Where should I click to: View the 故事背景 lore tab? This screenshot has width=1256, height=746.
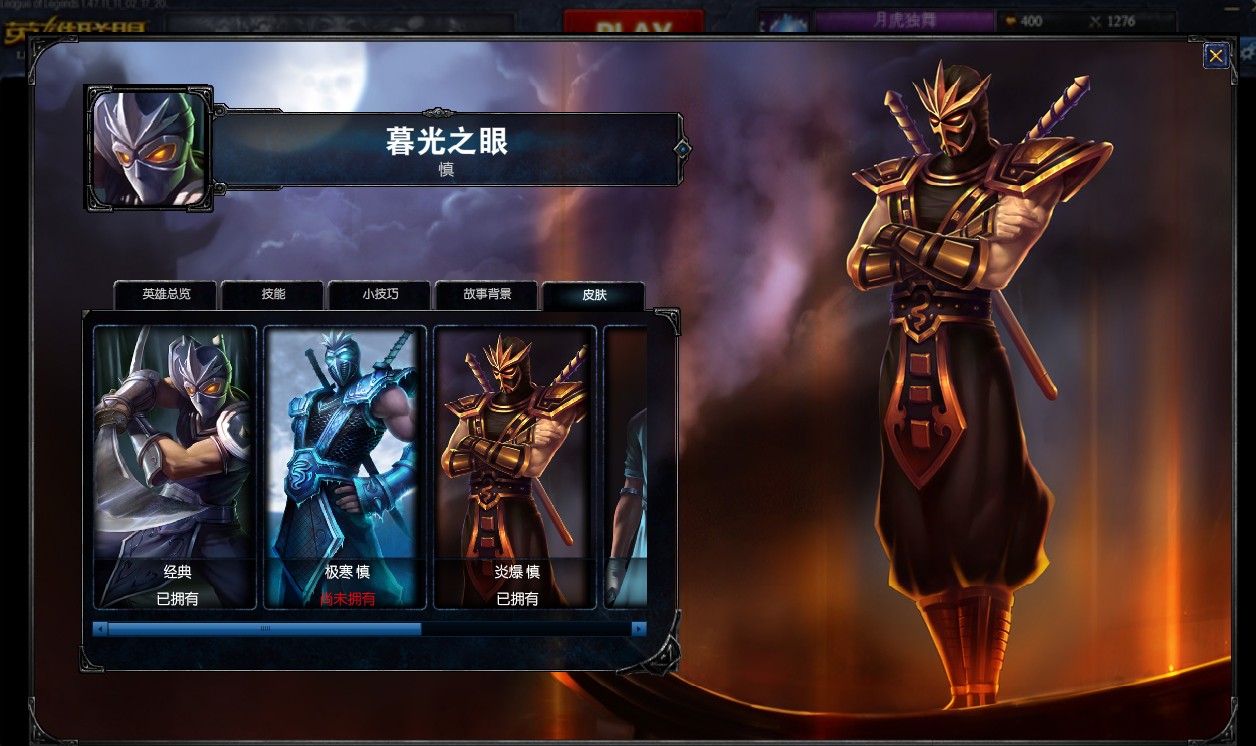[x=487, y=295]
